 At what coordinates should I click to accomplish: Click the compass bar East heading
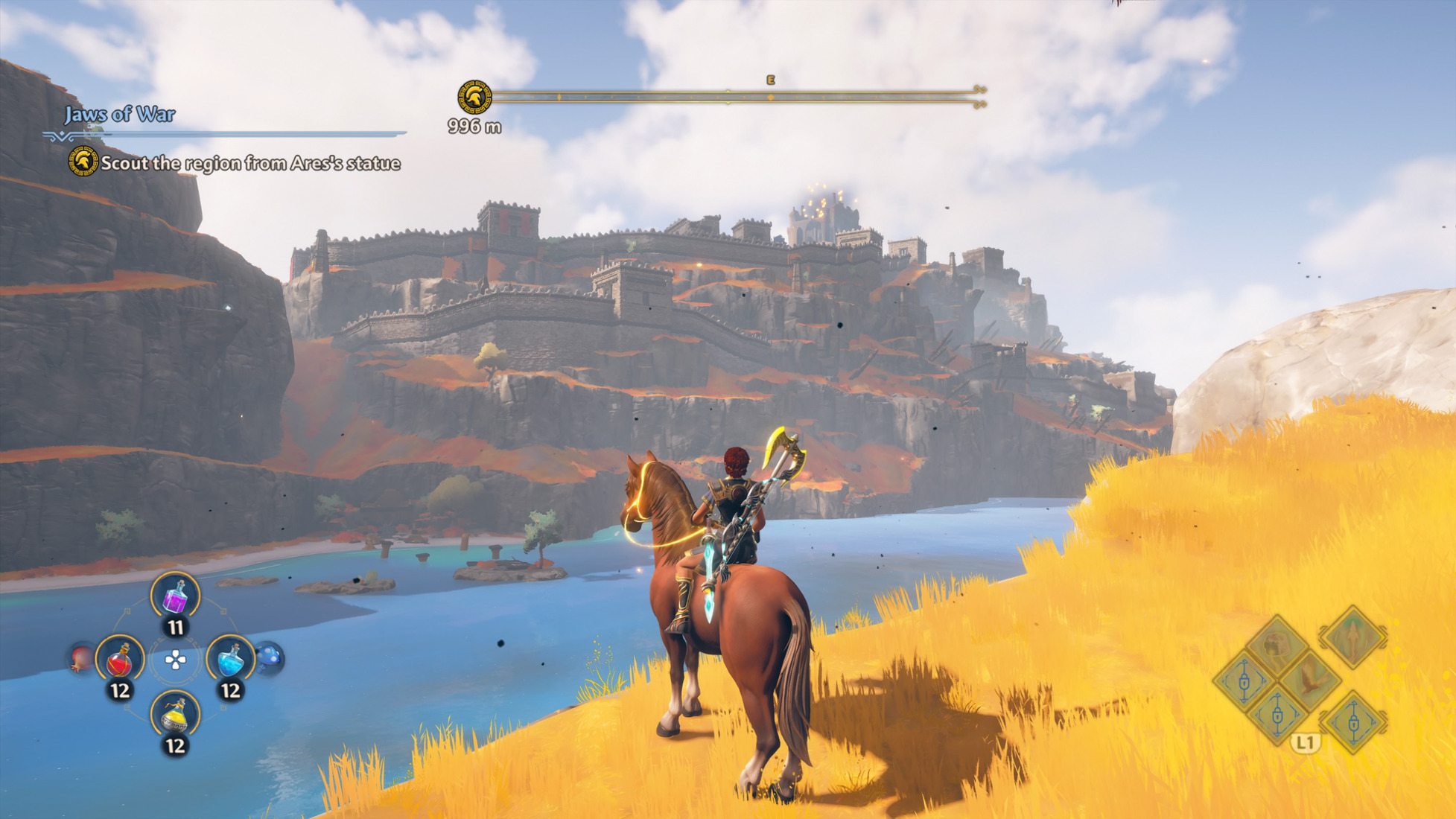click(771, 80)
